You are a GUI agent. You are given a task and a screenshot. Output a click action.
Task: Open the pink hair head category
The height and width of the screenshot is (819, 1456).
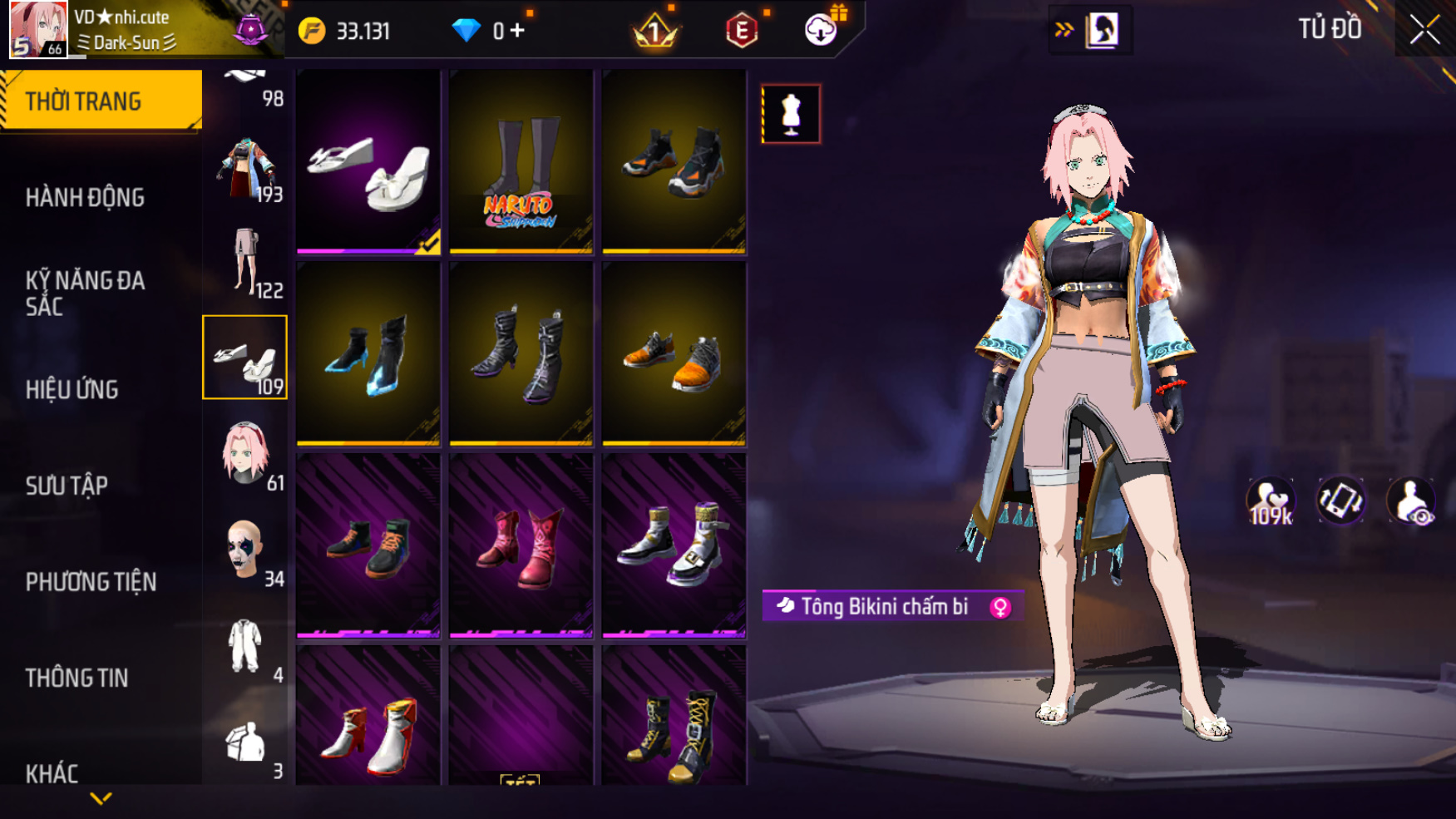[244, 454]
